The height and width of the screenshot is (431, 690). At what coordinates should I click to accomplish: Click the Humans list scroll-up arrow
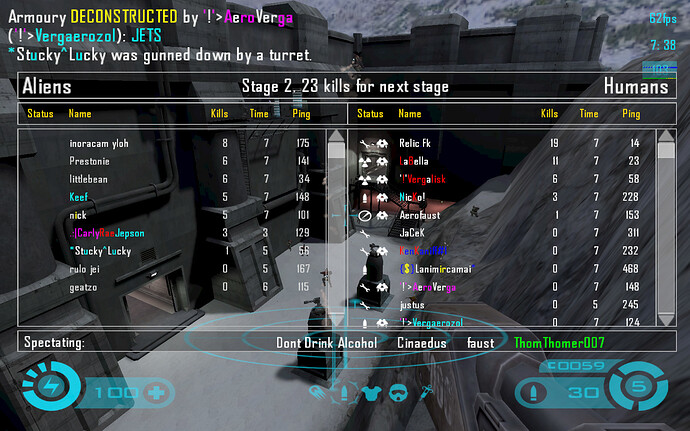666,137
